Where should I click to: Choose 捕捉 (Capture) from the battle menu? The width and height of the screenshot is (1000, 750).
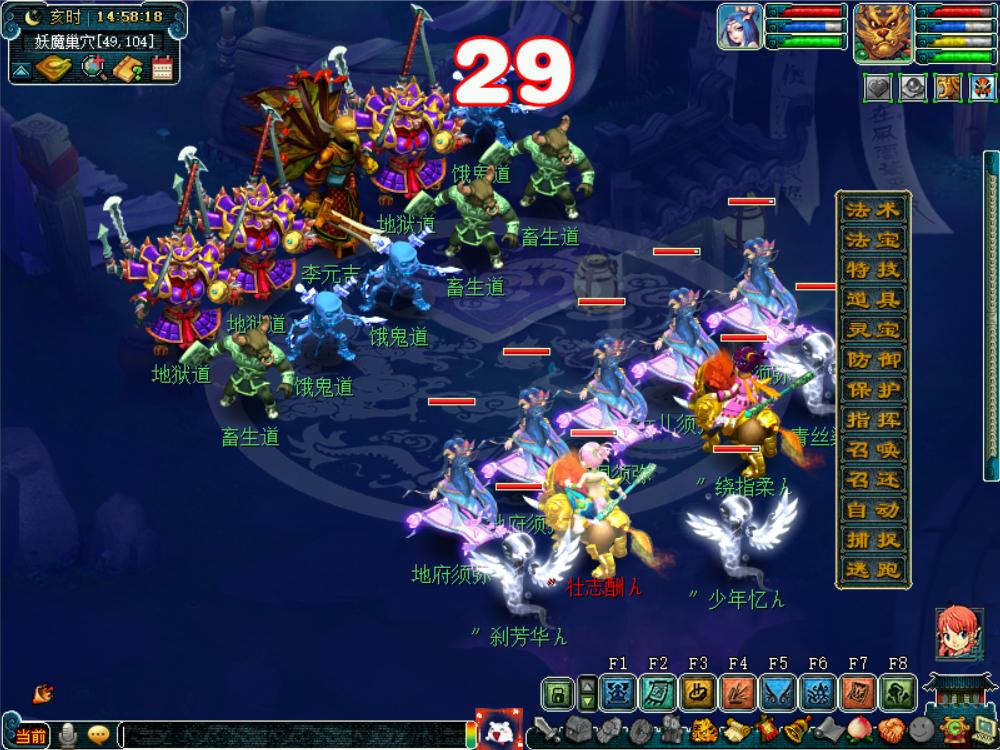click(873, 539)
